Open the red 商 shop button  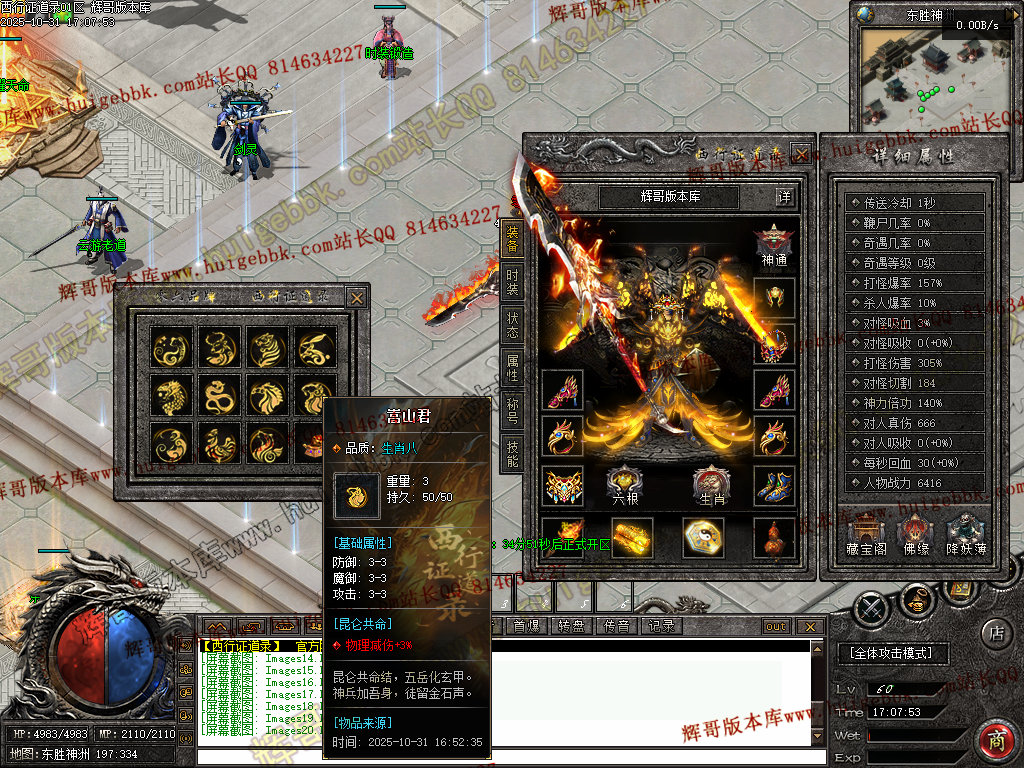(x=996, y=741)
